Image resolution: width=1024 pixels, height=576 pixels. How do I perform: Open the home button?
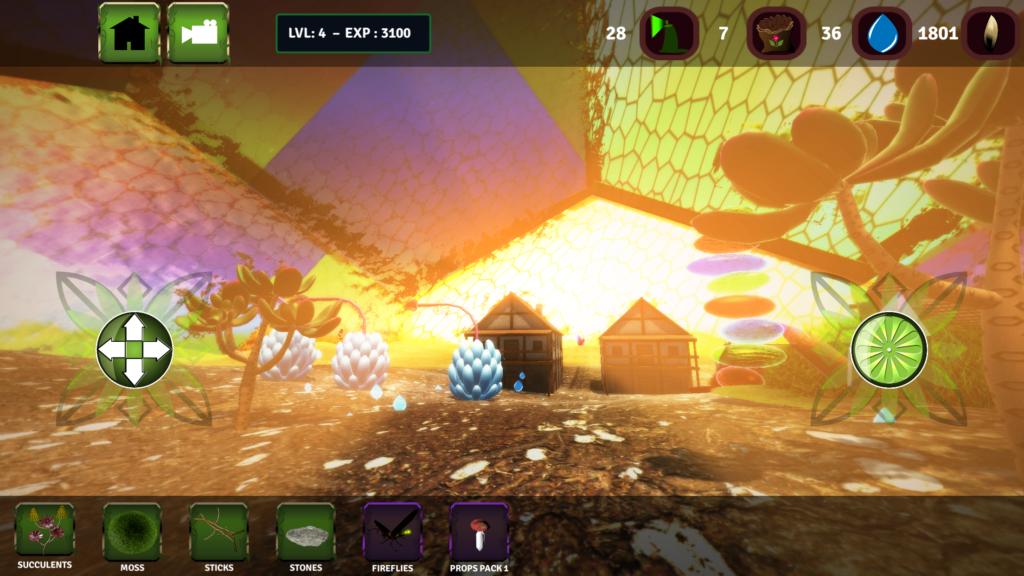pos(129,33)
